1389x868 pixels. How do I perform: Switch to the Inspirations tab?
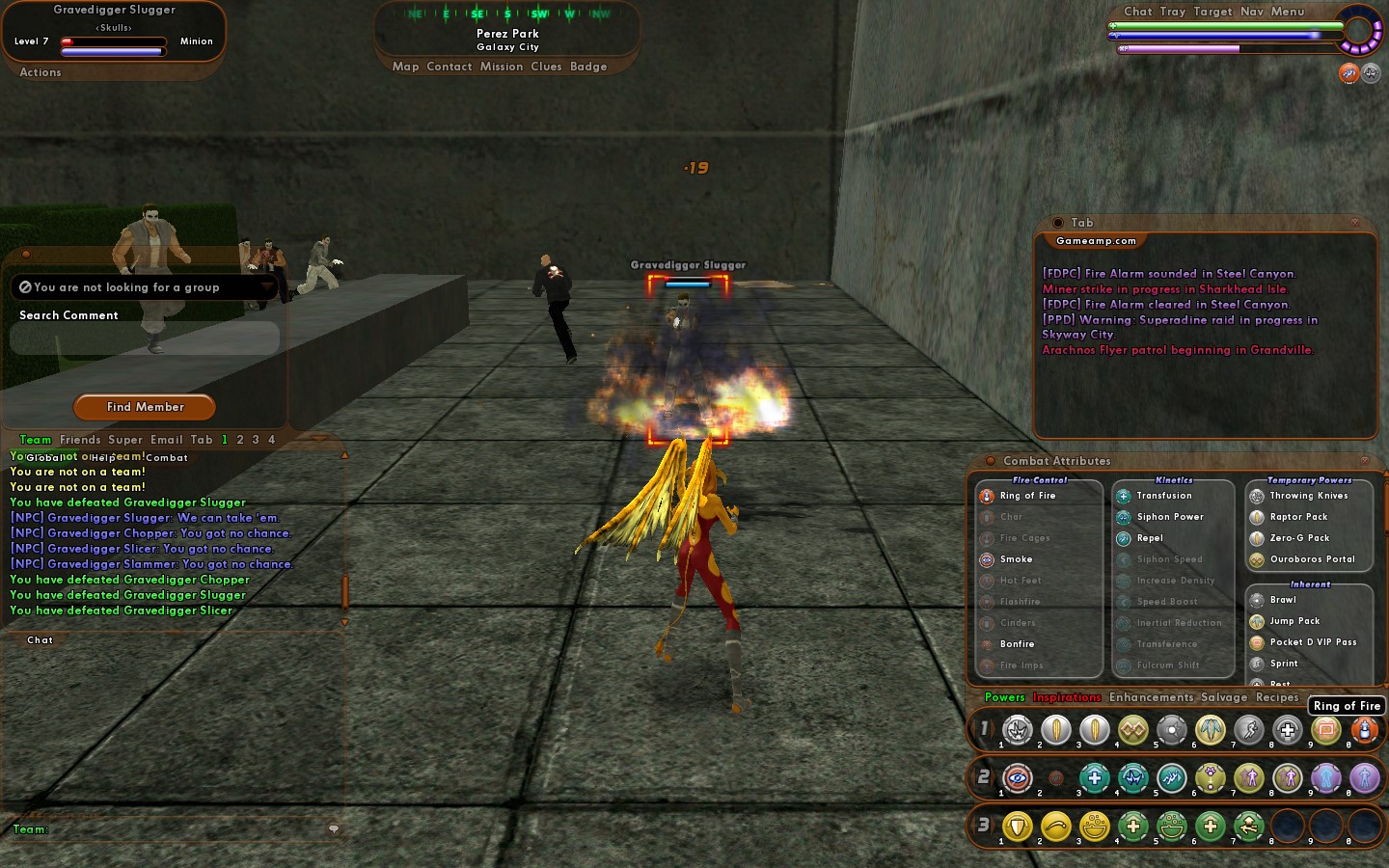1067,697
